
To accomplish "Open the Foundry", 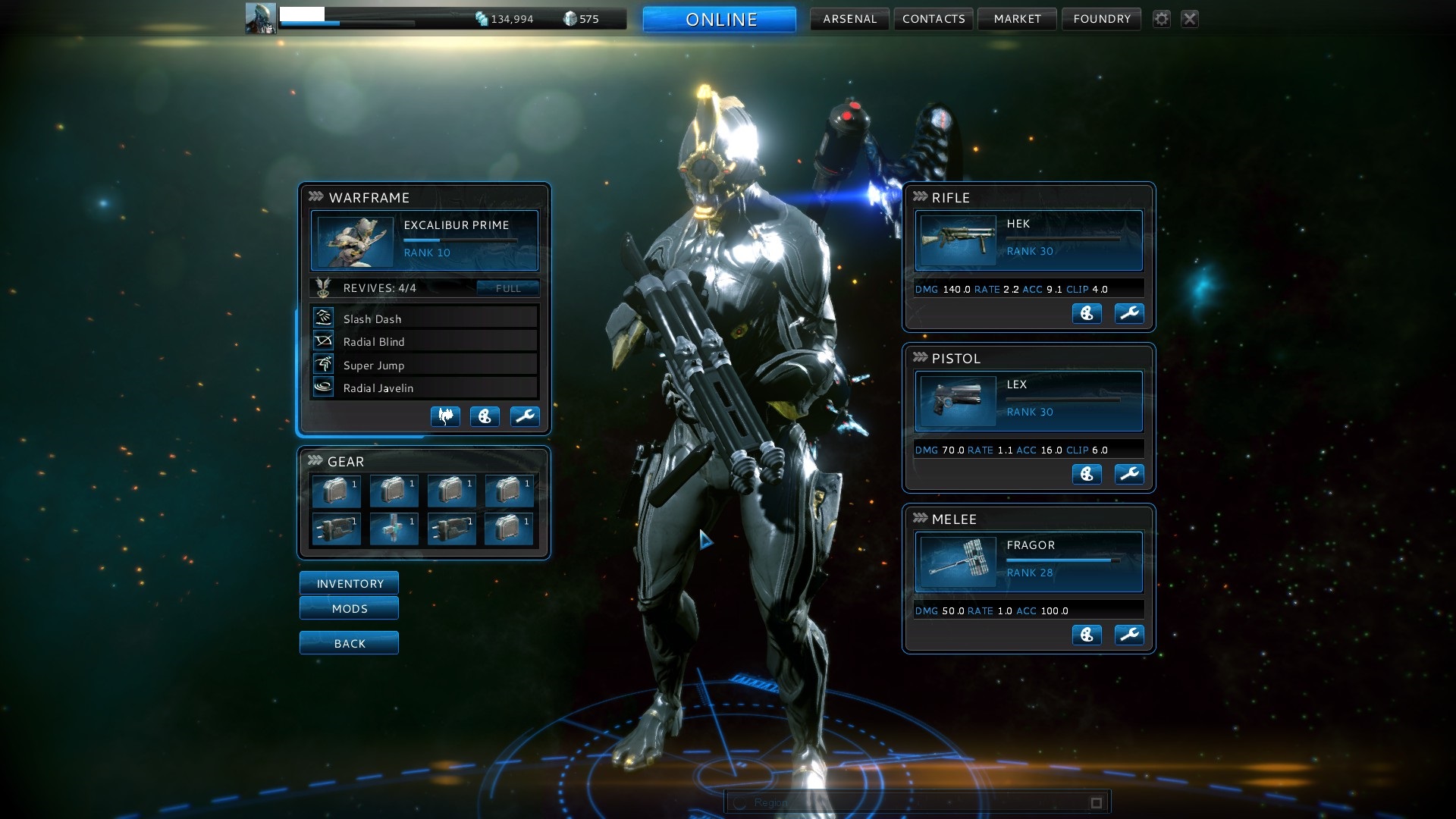I will [x=1101, y=19].
